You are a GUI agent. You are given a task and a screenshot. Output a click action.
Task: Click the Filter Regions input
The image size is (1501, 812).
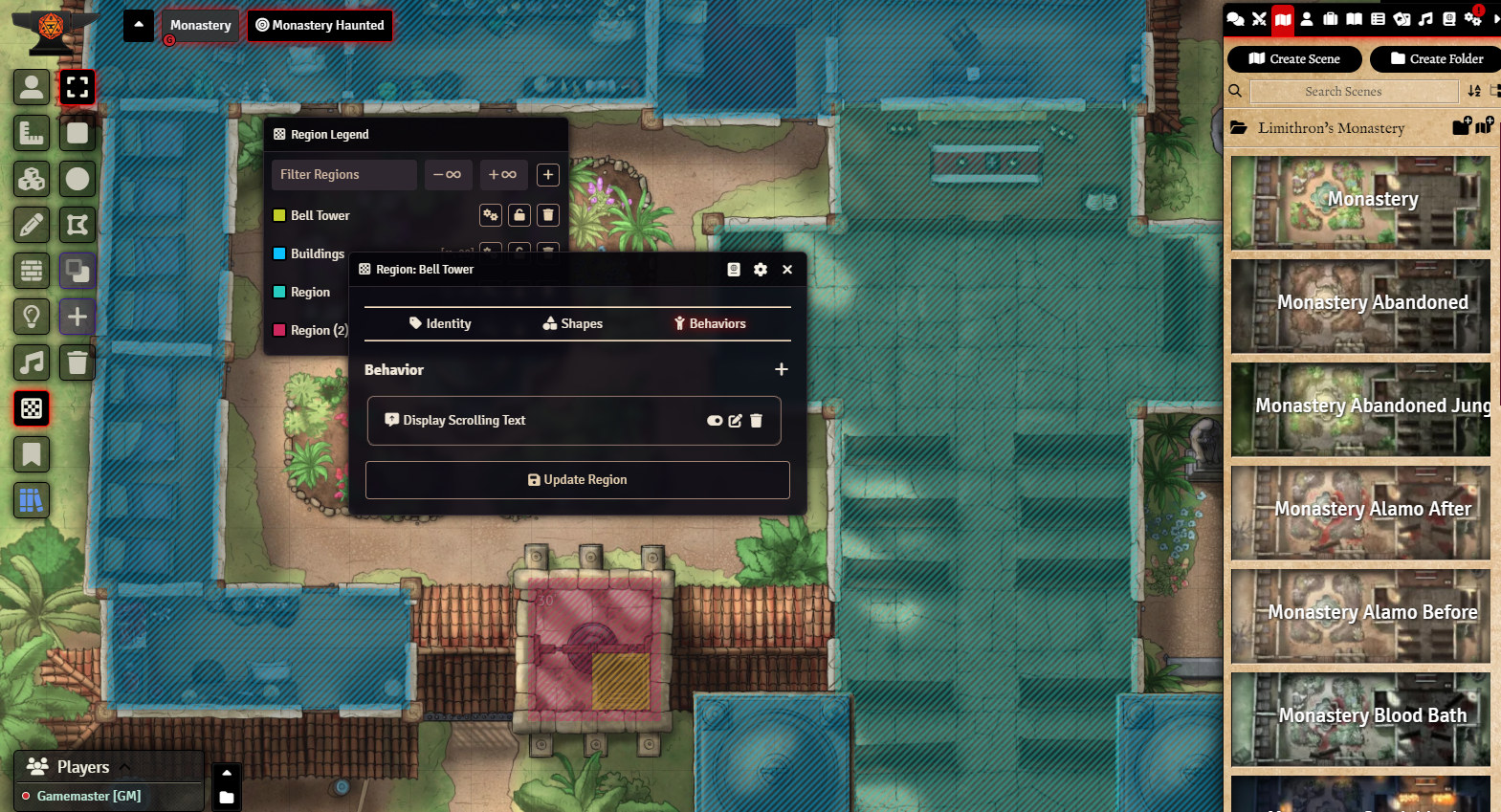click(343, 175)
